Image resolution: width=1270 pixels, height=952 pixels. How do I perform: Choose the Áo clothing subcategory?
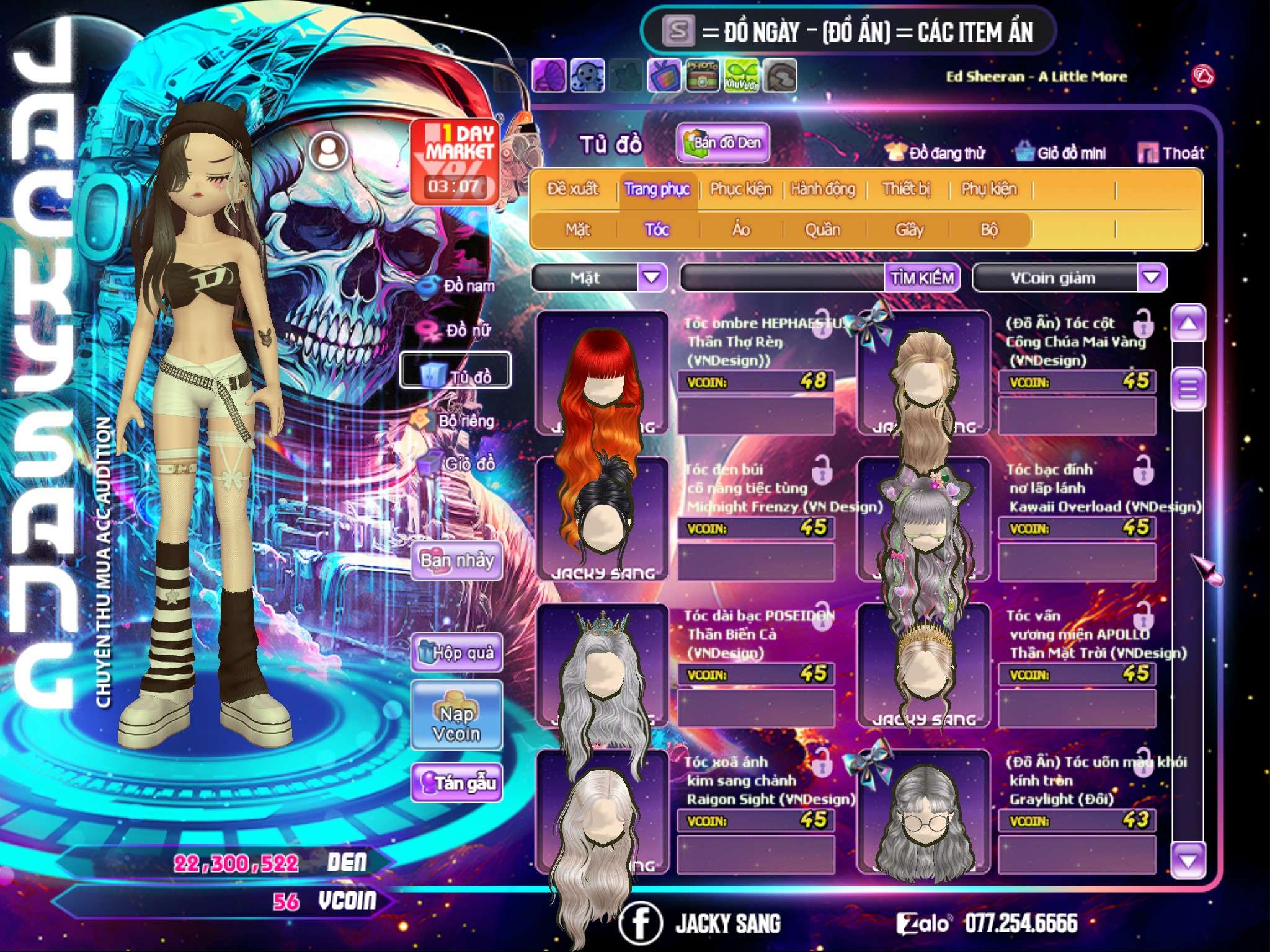[740, 229]
